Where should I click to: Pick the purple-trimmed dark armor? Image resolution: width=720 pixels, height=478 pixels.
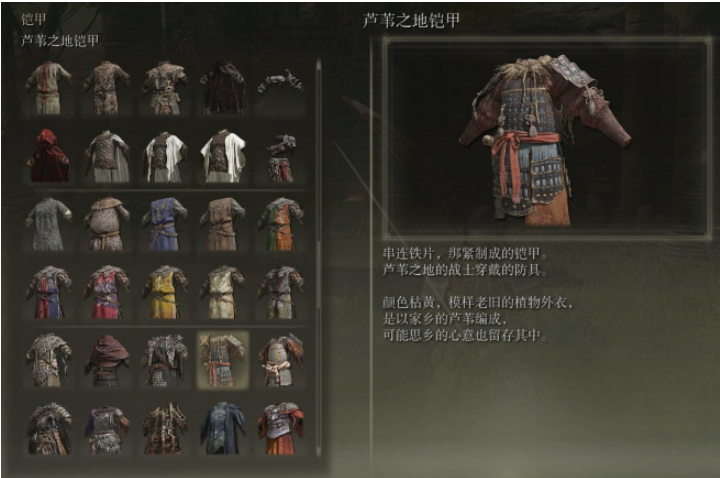pos(106,428)
